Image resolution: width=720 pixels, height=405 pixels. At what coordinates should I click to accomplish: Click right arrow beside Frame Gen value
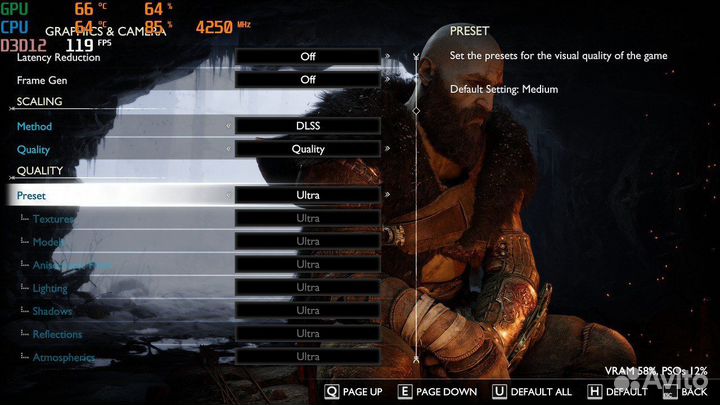pos(388,80)
